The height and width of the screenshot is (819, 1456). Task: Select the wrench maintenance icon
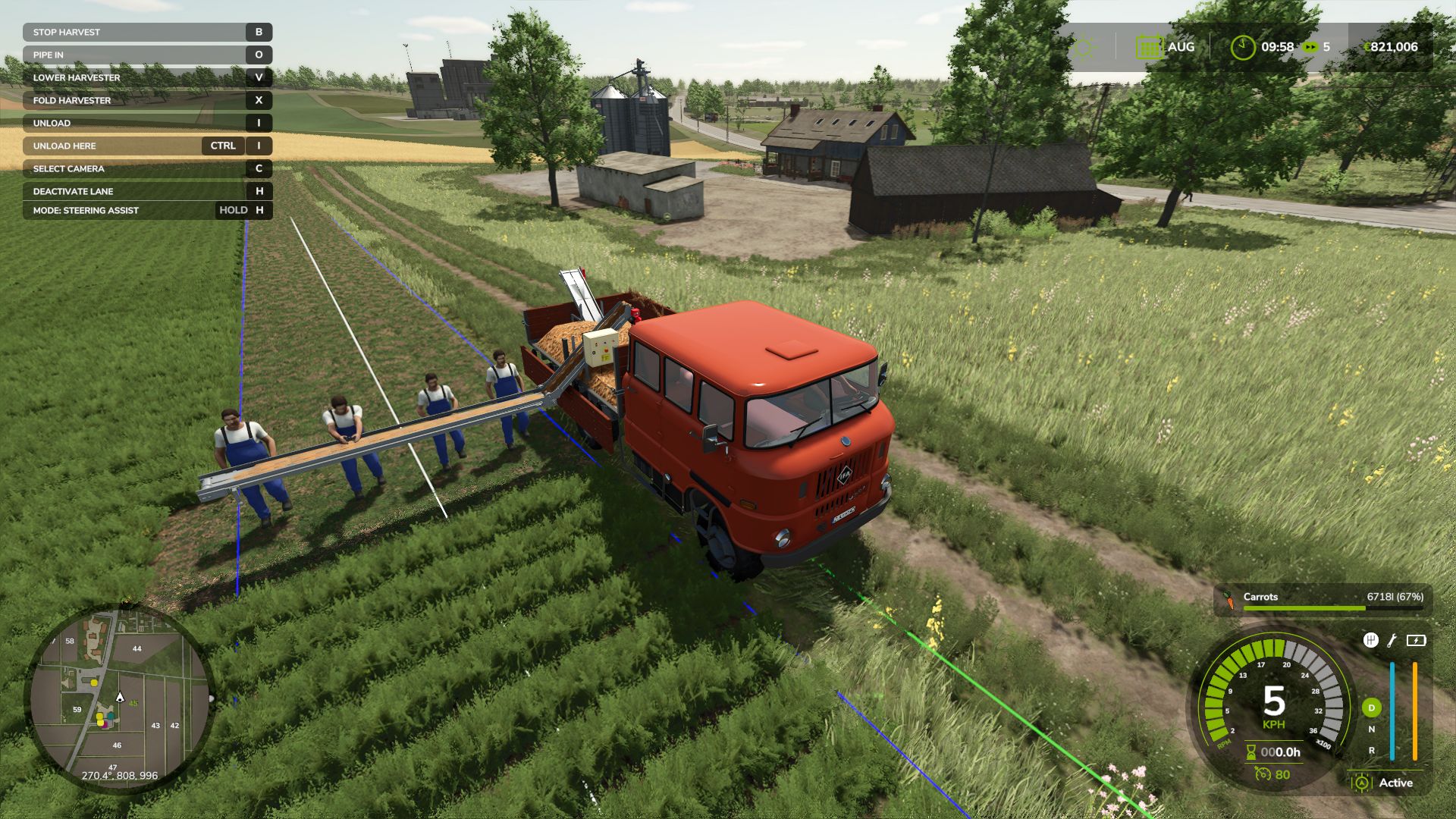tap(1391, 642)
